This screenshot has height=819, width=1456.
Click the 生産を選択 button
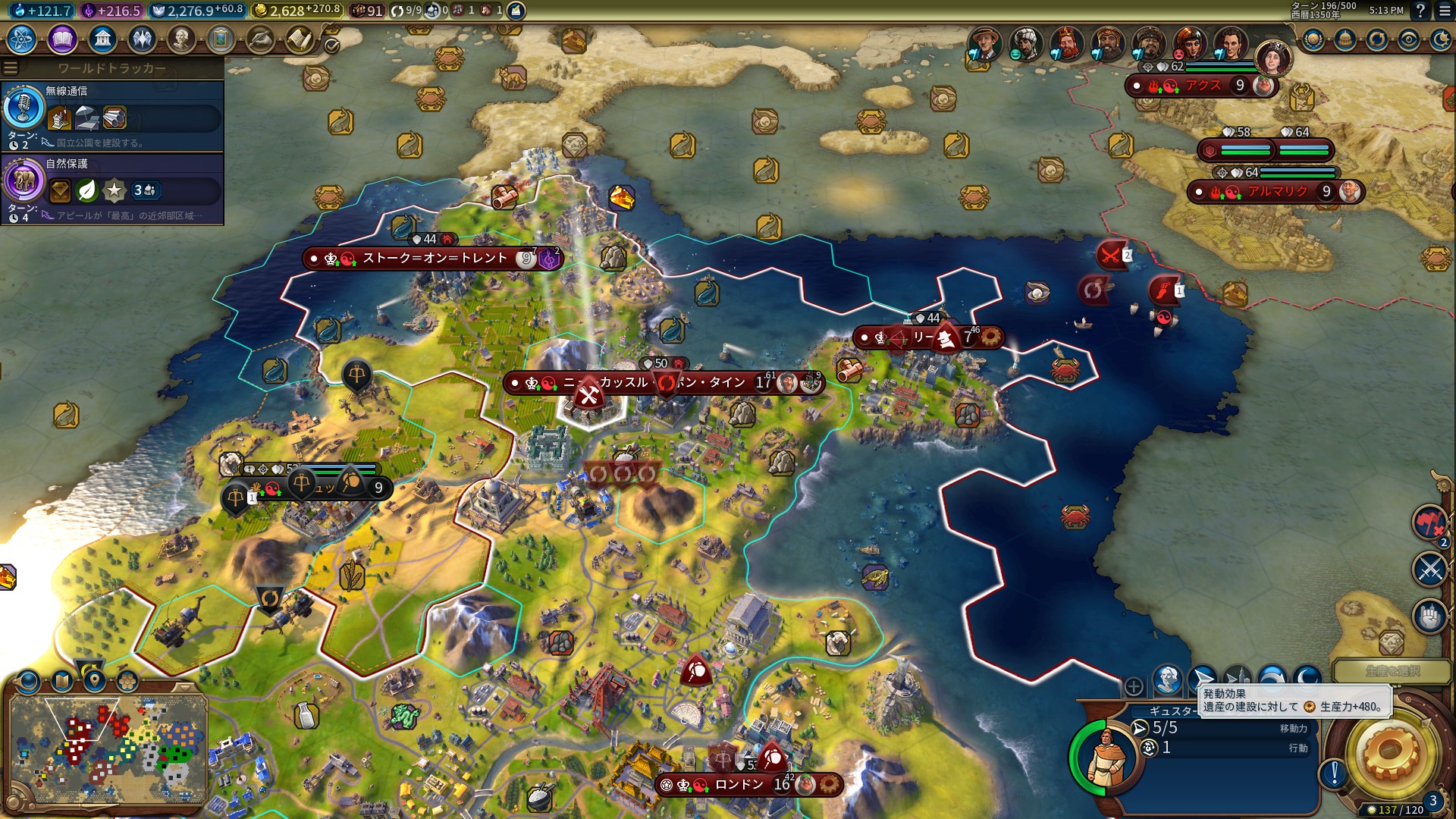[x=1392, y=671]
